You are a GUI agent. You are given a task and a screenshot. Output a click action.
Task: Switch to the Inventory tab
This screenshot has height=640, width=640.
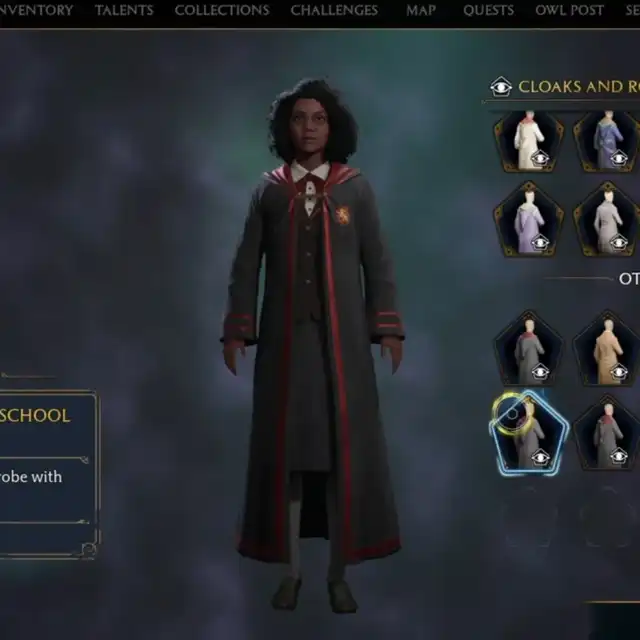36,11
